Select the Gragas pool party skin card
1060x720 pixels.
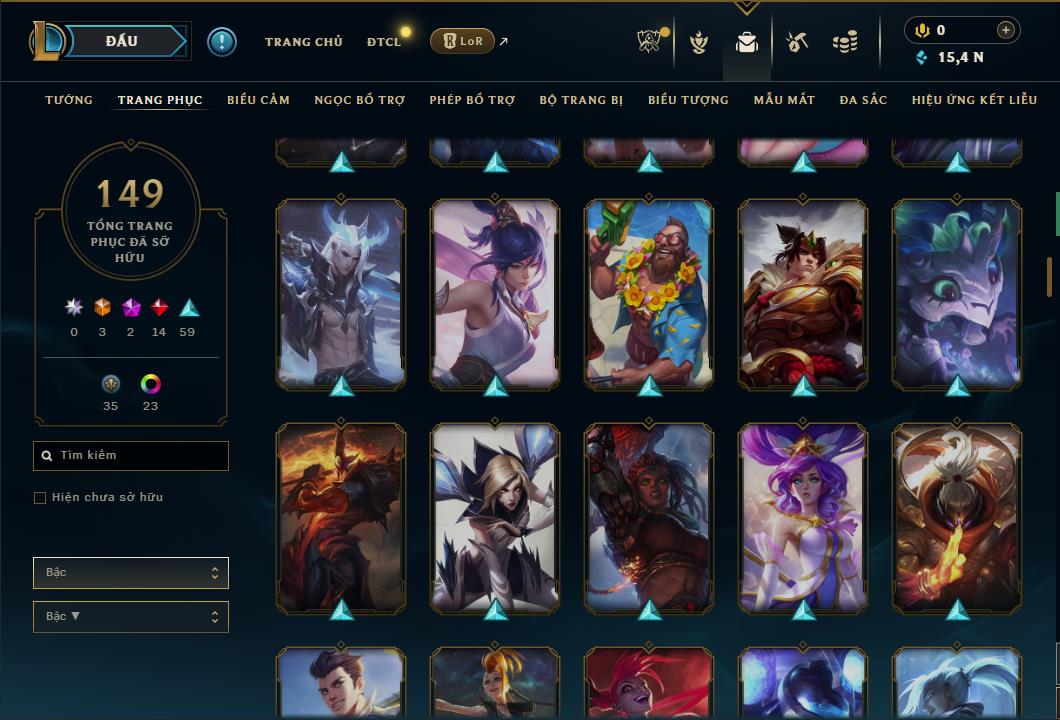[x=649, y=293]
